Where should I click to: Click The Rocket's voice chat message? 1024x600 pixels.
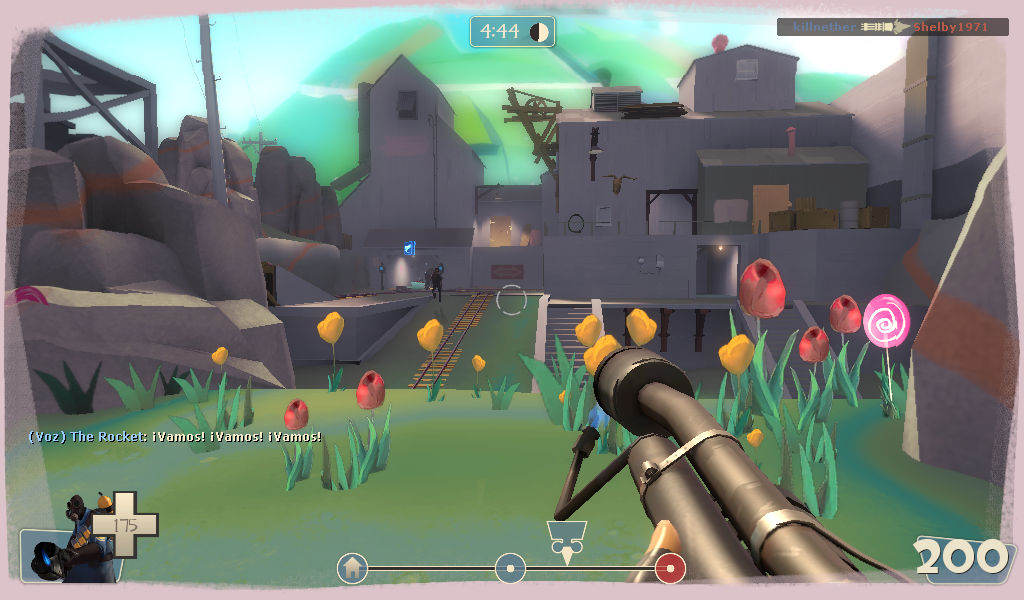coord(175,437)
